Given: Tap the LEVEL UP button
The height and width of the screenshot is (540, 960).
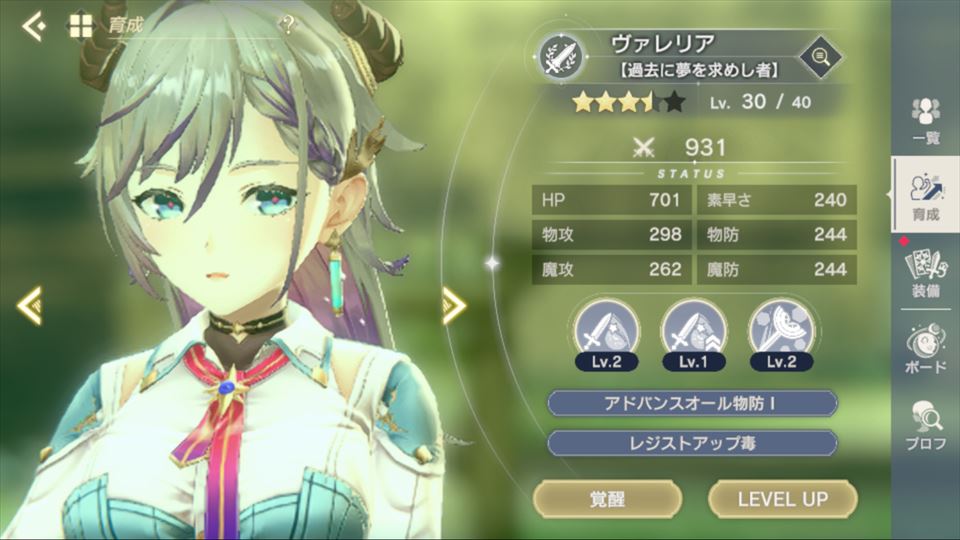Looking at the screenshot, I should (x=783, y=498).
